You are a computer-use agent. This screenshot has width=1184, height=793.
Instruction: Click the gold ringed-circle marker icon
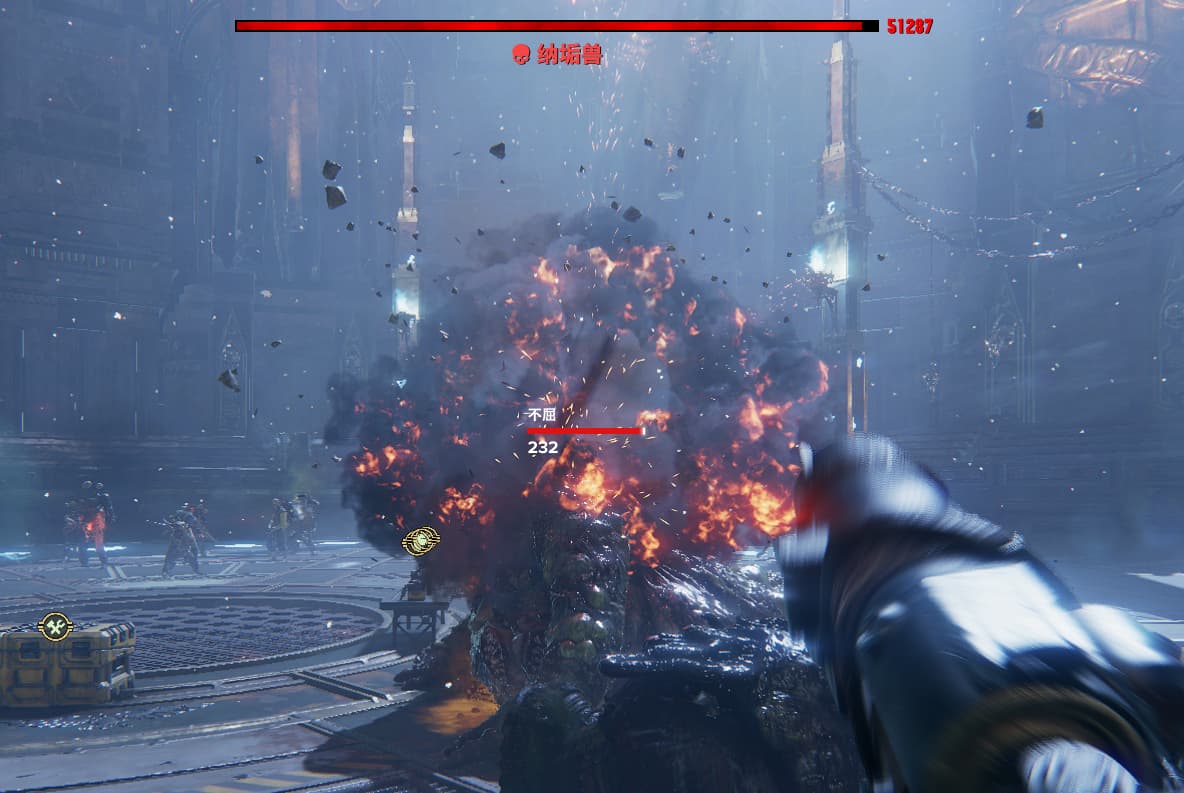[x=421, y=541]
